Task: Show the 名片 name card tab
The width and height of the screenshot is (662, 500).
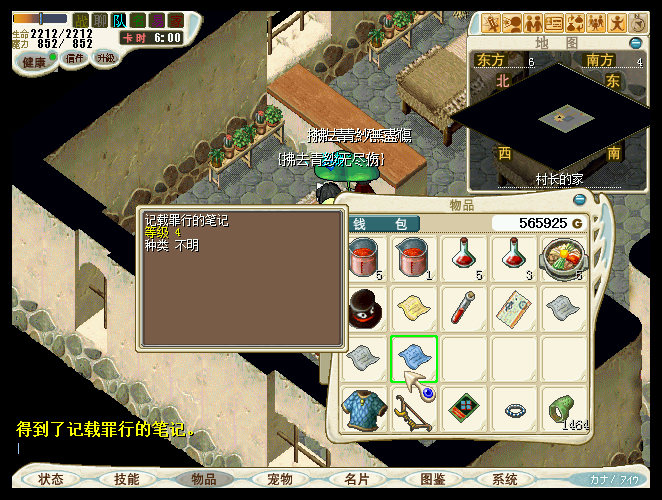Action: tap(357, 480)
